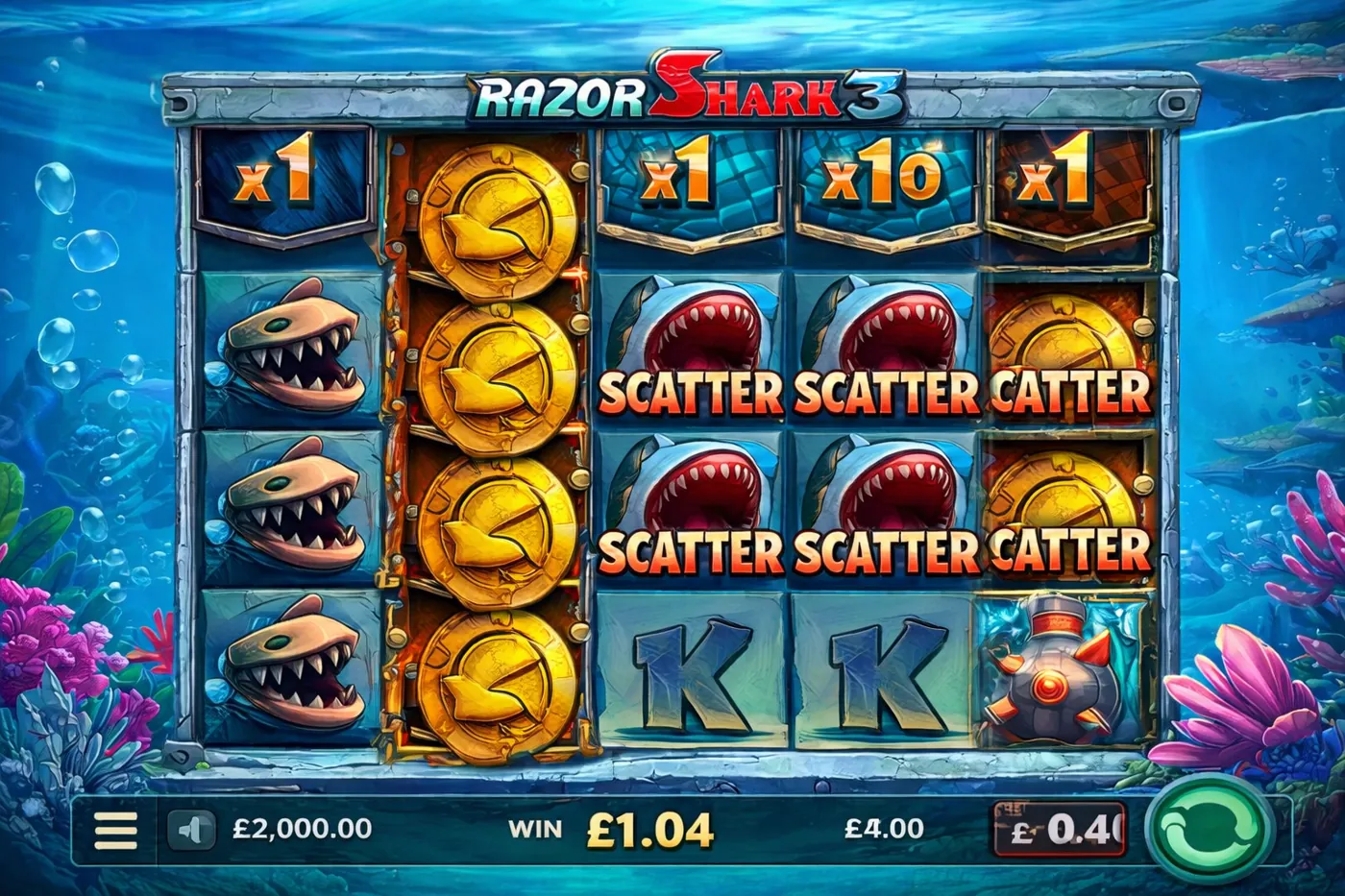The width and height of the screenshot is (1345, 896).
Task: Open the £0.40 bet amount selector
Action: pyautogui.click(x=1060, y=830)
